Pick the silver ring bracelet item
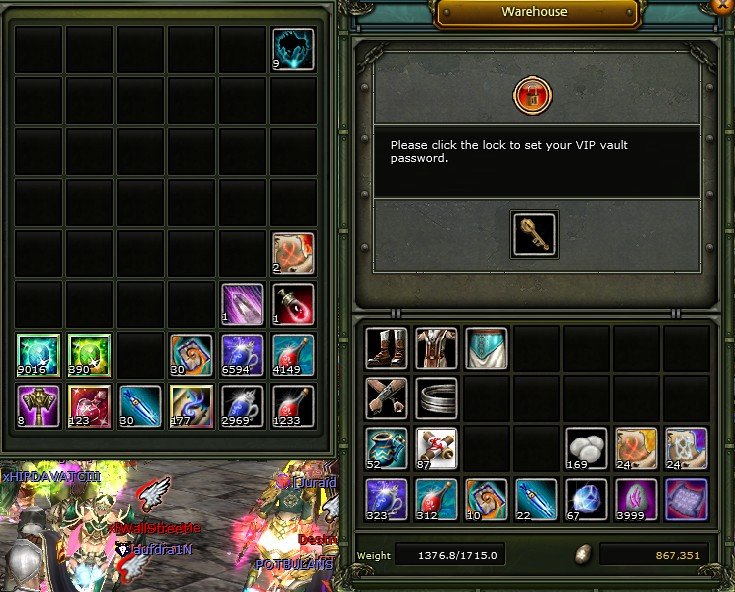 click(x=436, y=397)
